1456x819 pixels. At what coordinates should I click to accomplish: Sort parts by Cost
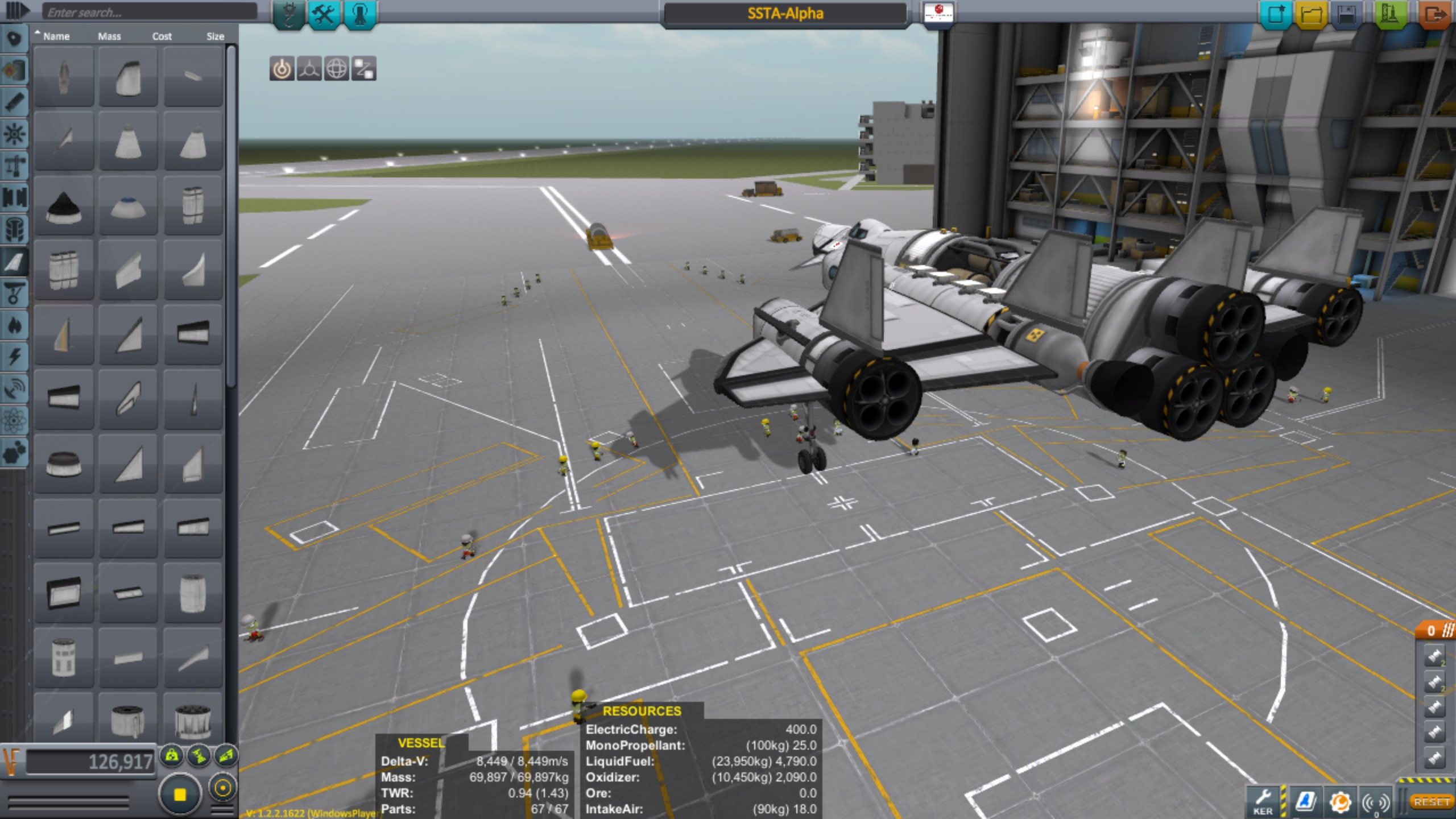point(162,36)
